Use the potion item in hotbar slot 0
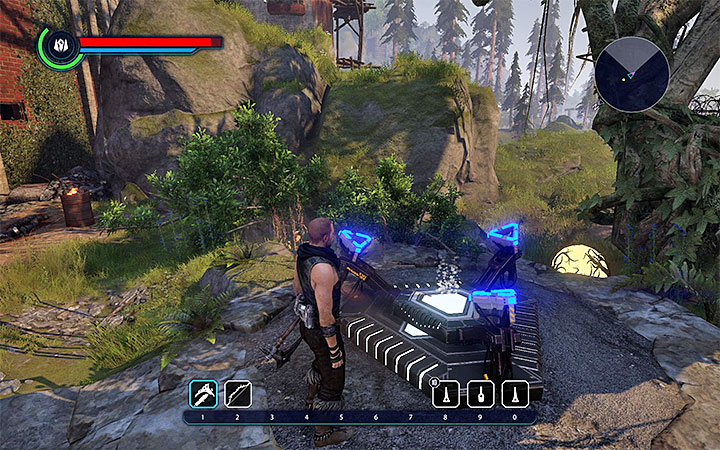Viewport: 720px width, 450px height. (515, 393)
